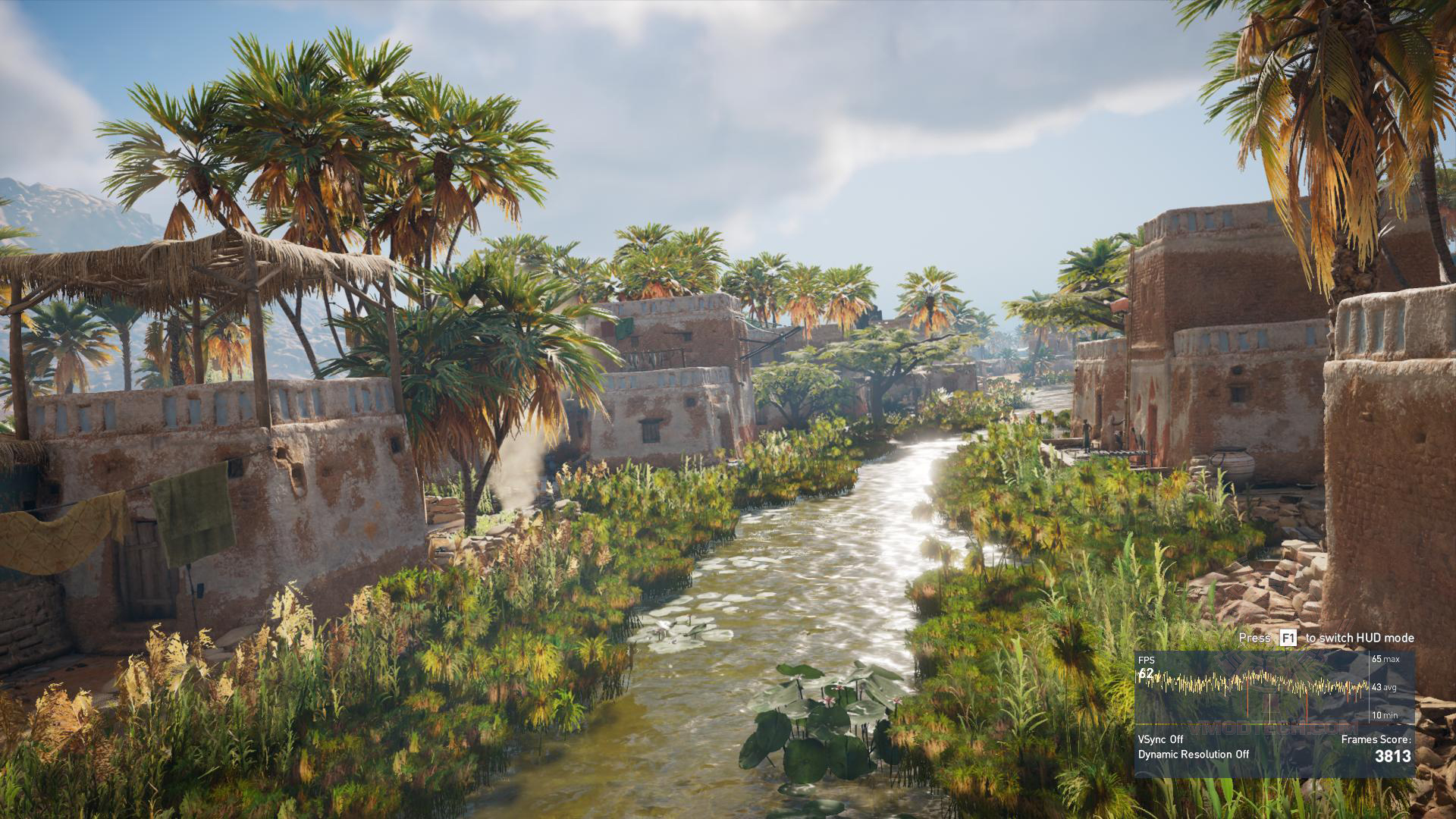
Task: Select the 10 min FPS marker
Action: pyautogui.click(x=1385, y=715)
